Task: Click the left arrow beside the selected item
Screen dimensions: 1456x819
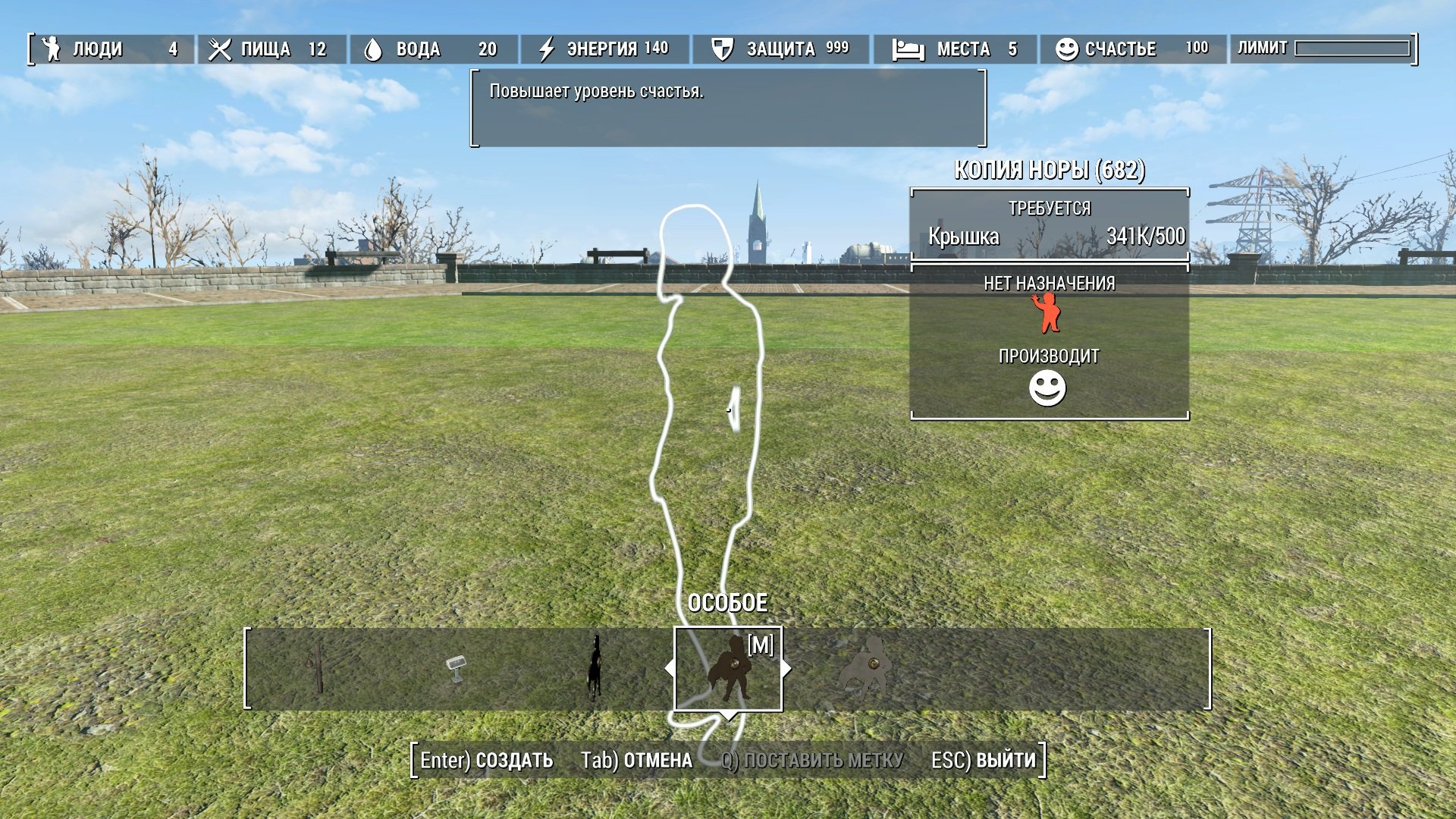Action: click(x=669, y=668)
